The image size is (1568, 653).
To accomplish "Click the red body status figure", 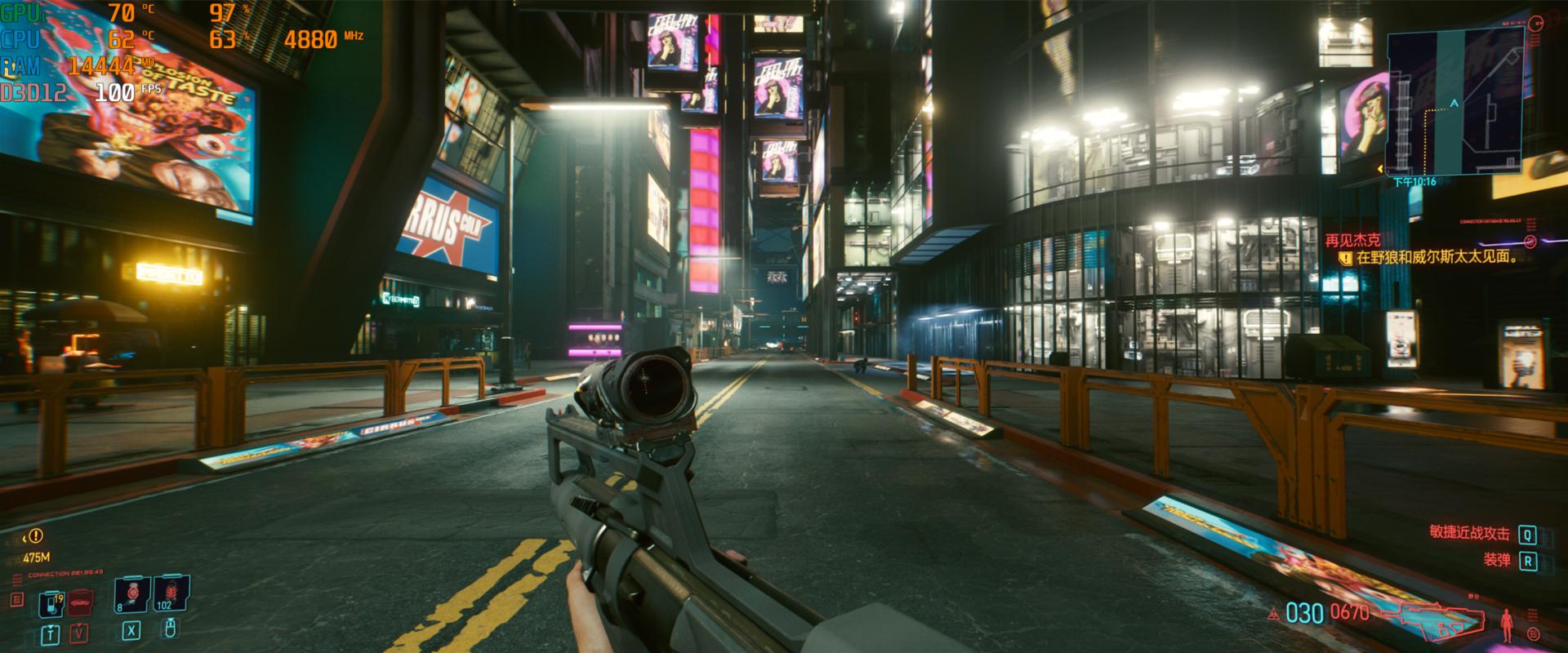I will pyautogui.click(x=1508, y=624).
